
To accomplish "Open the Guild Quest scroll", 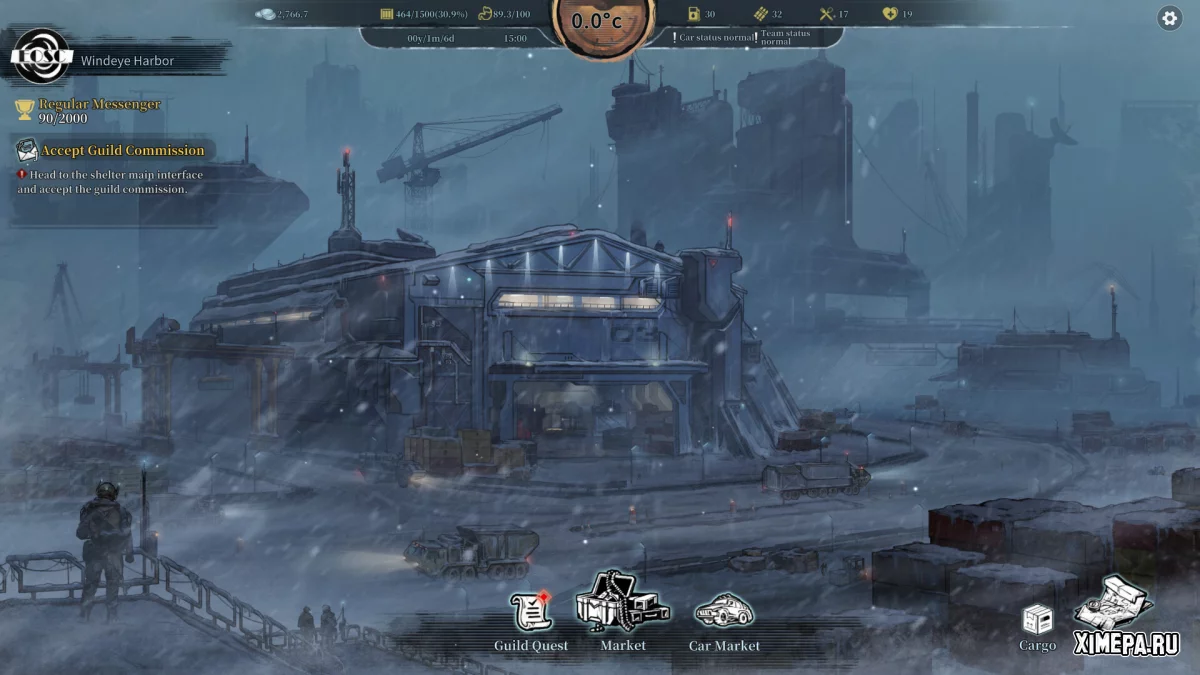I will click(531, 612).
